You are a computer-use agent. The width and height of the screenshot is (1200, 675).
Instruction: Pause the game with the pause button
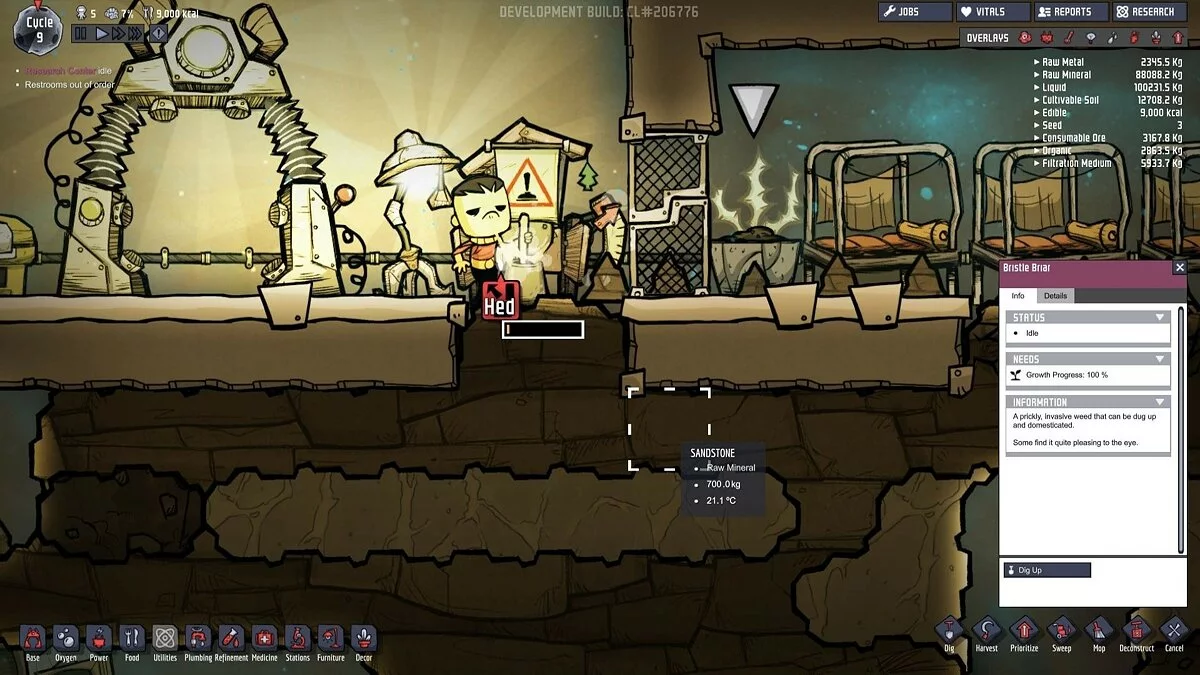point(81,33)
